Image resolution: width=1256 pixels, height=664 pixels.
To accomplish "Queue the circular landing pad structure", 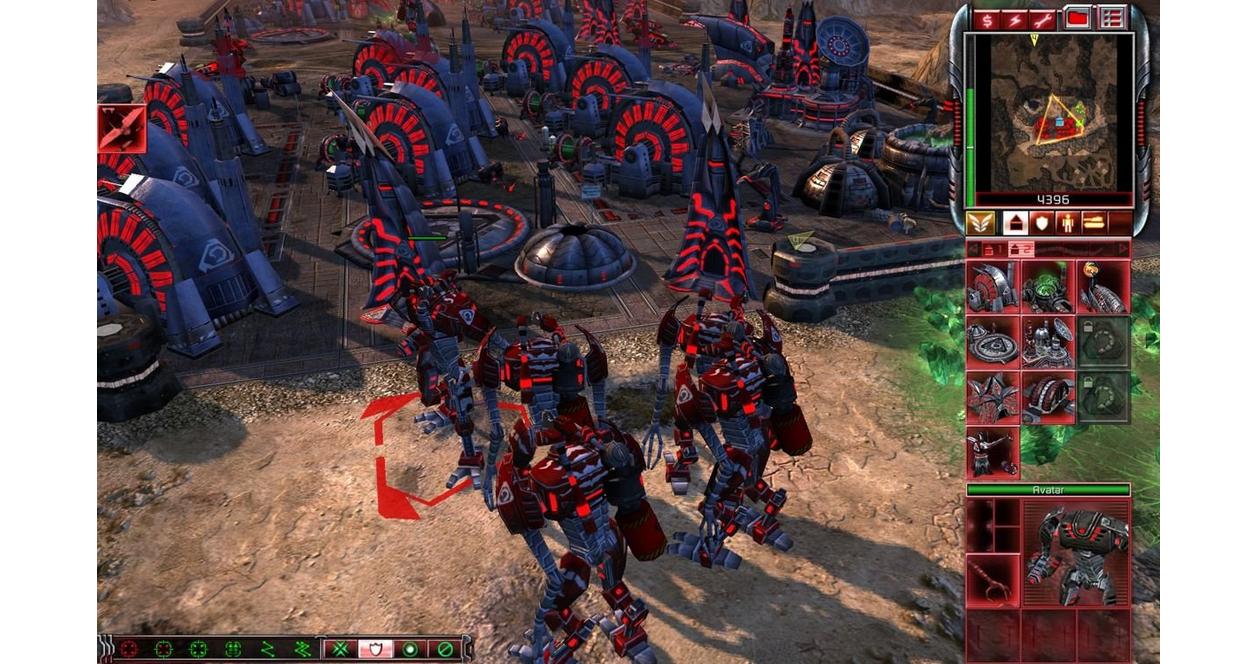I will (x=992, y=343).
